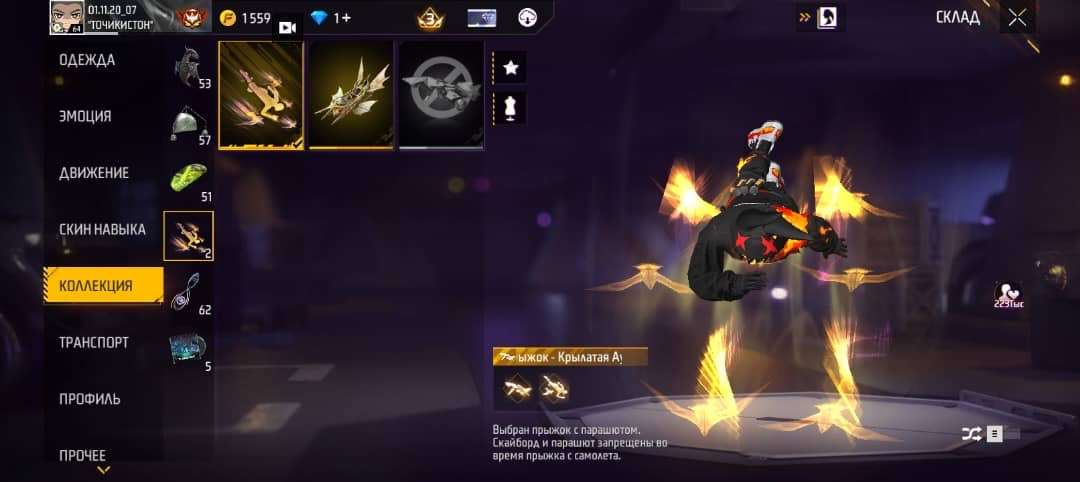The image size is (1080, 482).
Task: Go to the ТРАНСПОРТ vehicles category
Action: (94, 342)
